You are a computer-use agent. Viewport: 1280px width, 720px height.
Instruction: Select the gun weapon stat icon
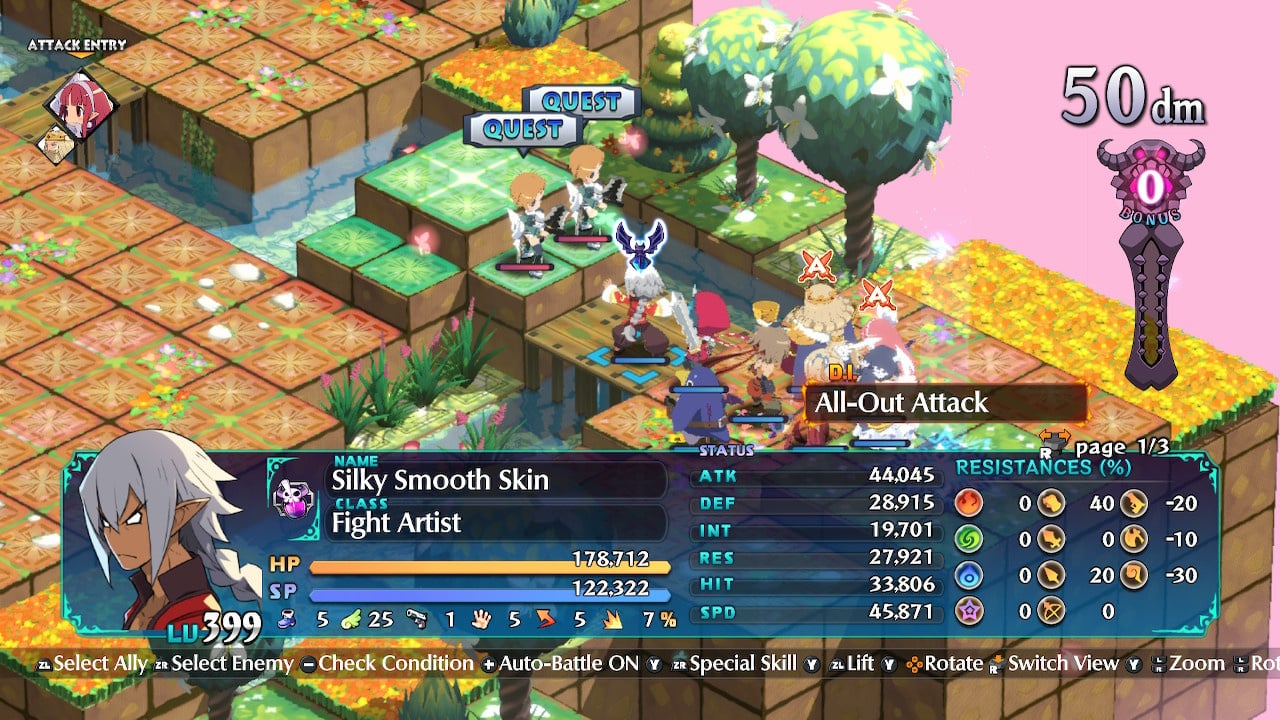click(415, 619)
